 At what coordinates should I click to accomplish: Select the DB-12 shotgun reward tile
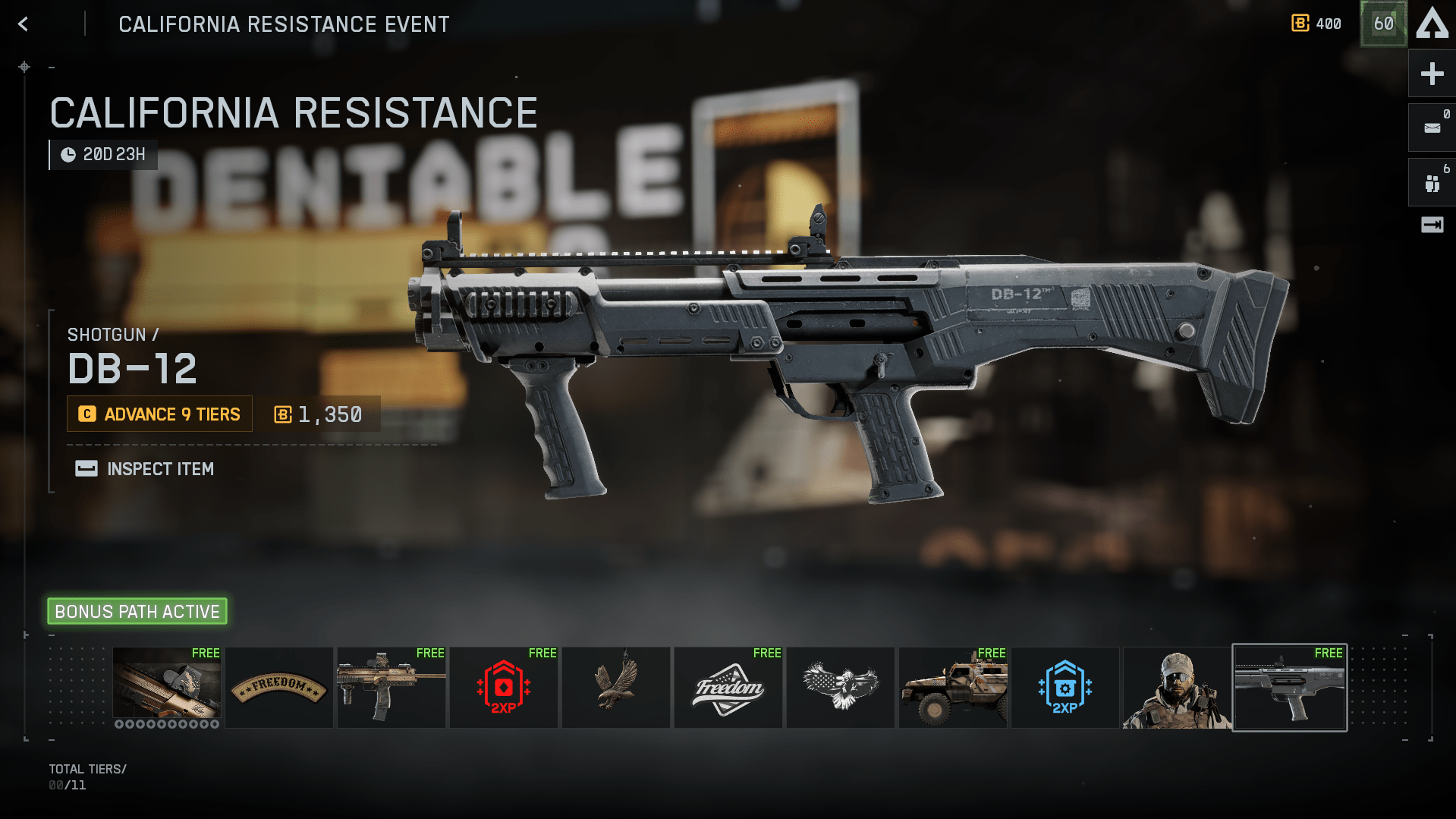pyautogui.click(x=1289, y=688)
